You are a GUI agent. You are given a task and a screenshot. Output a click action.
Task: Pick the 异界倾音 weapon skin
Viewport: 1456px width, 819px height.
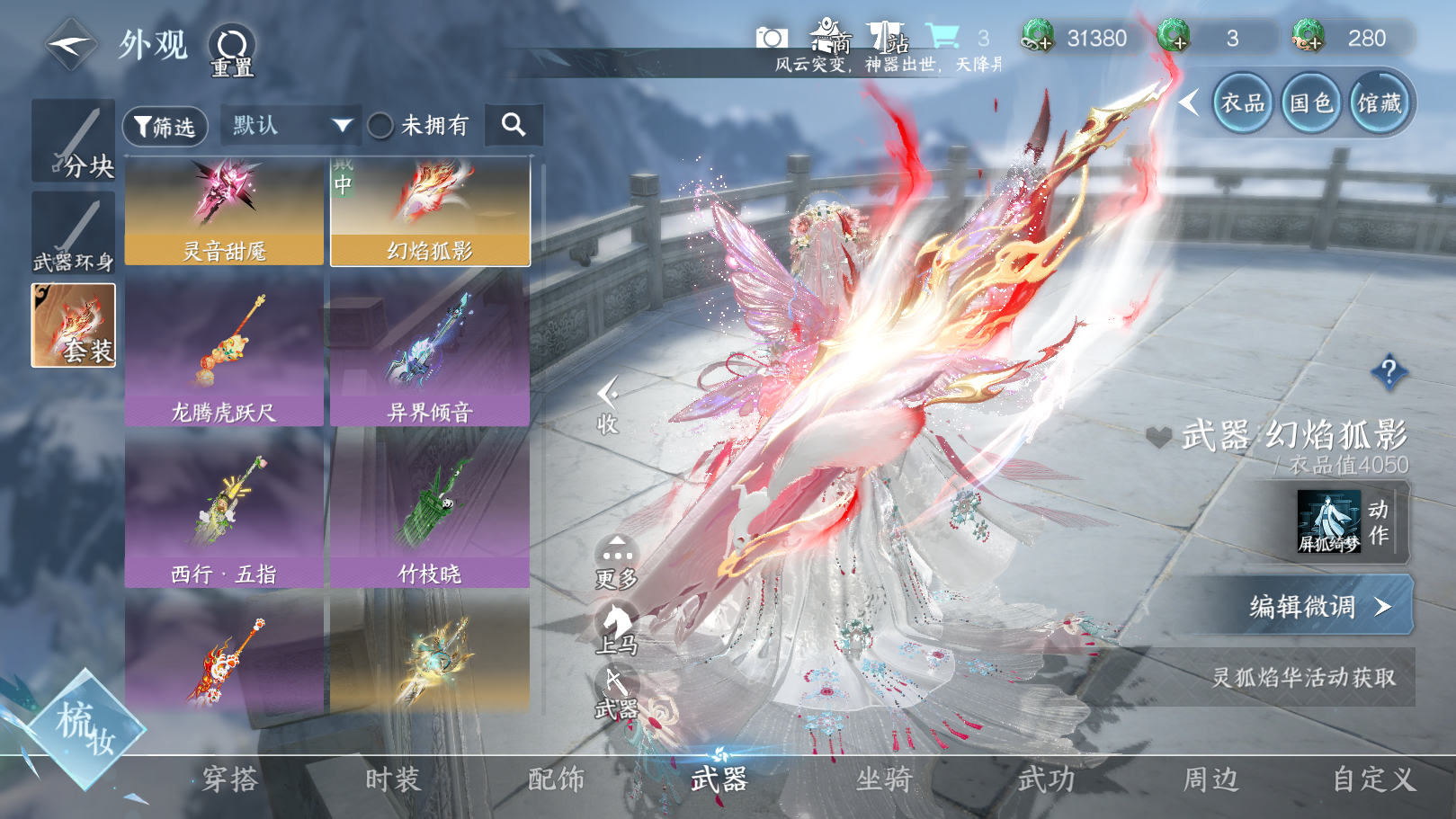click(430, 352)
